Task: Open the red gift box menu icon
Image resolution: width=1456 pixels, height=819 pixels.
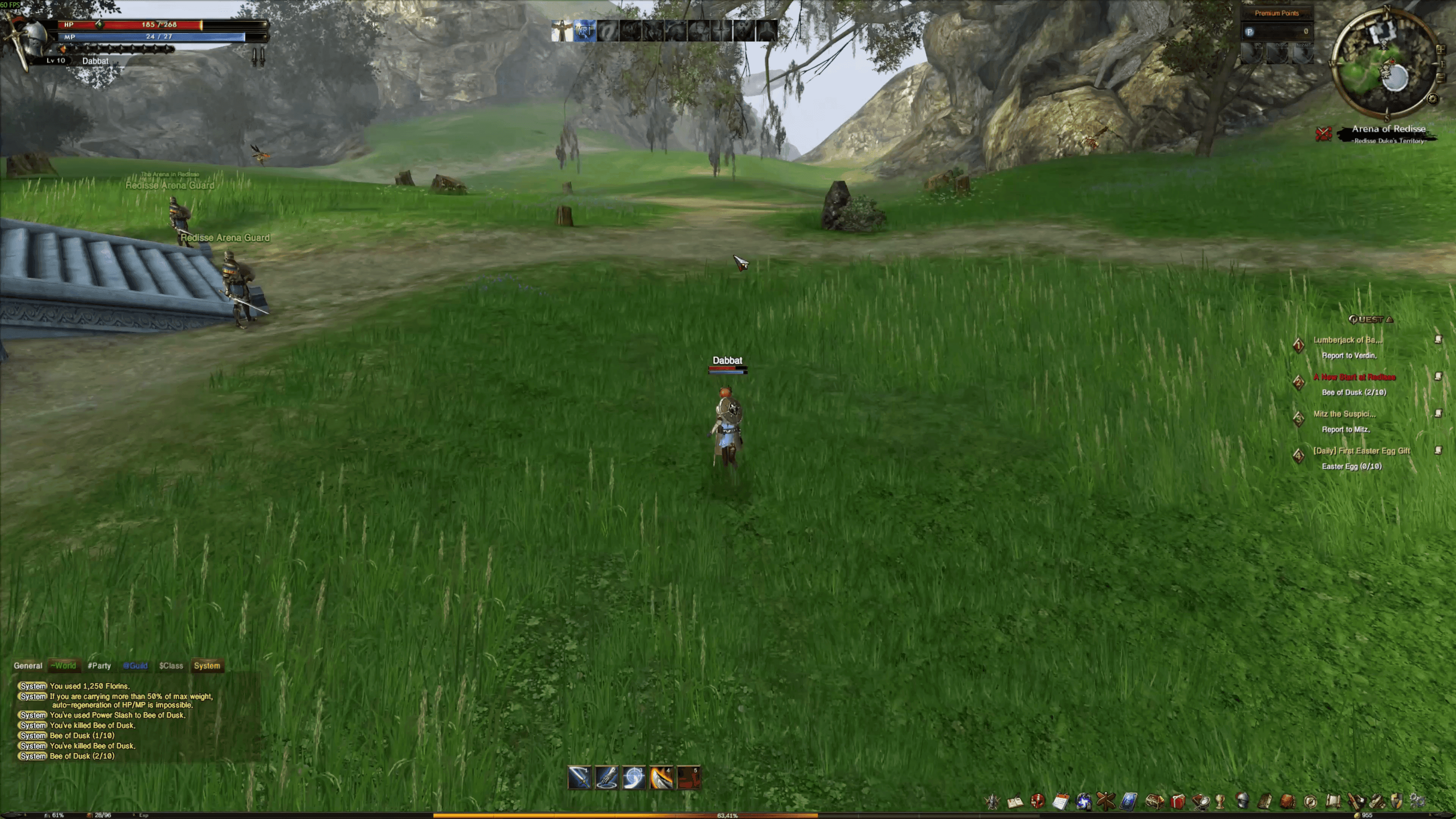Action: coord(1178,801)
